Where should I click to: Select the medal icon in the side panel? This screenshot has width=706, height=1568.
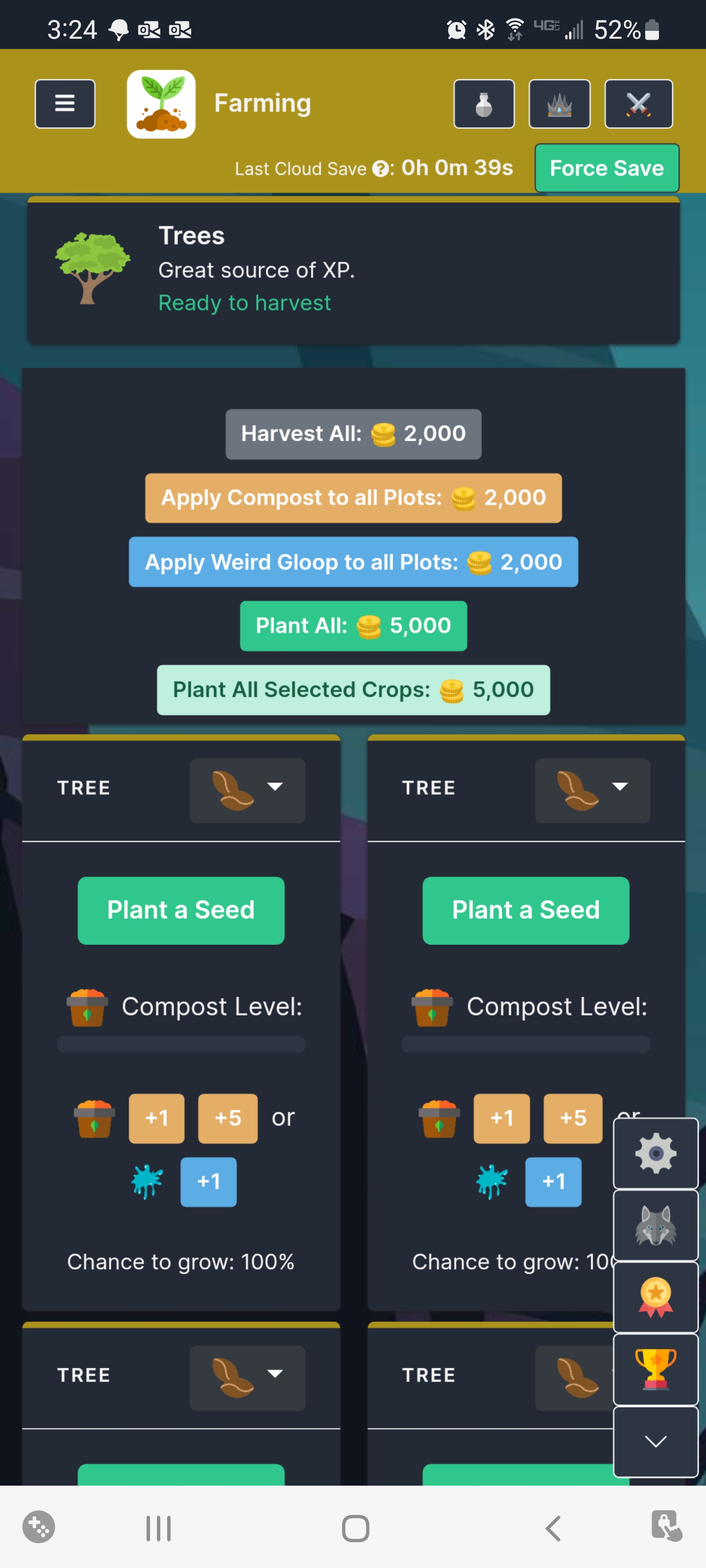656,1294
